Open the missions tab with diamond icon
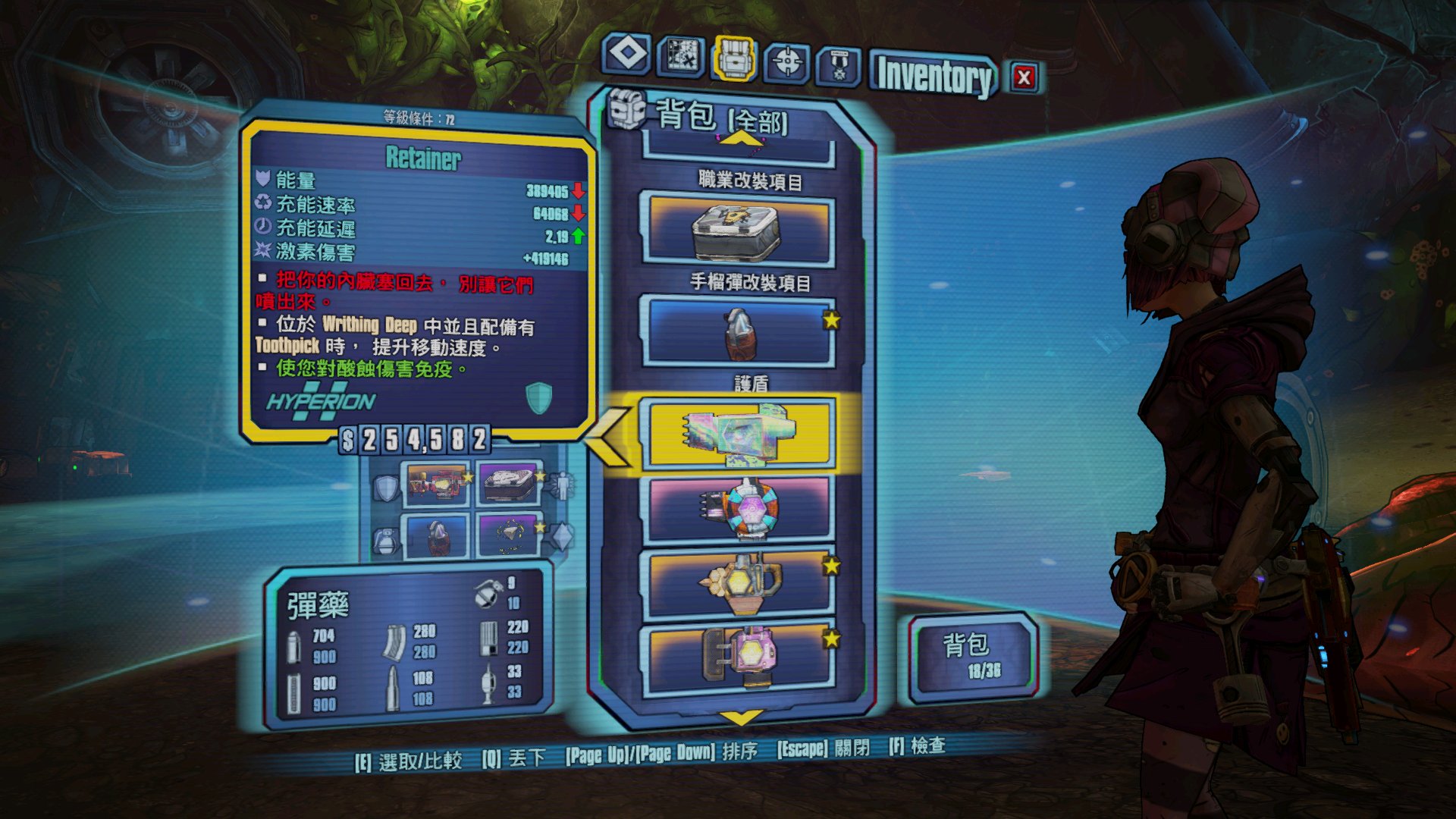1456x819 pixels. point(627,55)
